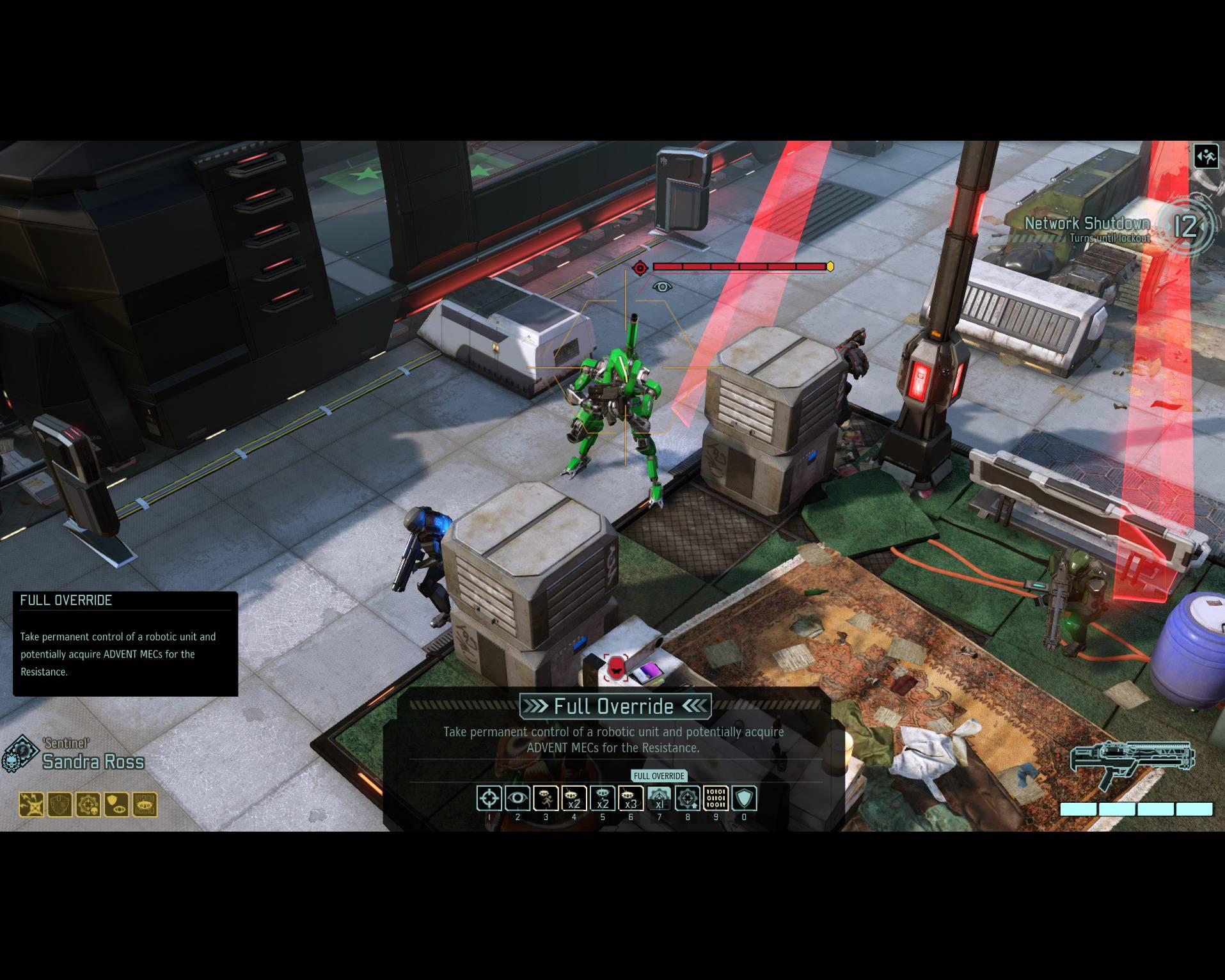1225x980 pixels.
Task: Click the 'Sentinel' Sandra Ross nameplate
Action: coord(93,762)
